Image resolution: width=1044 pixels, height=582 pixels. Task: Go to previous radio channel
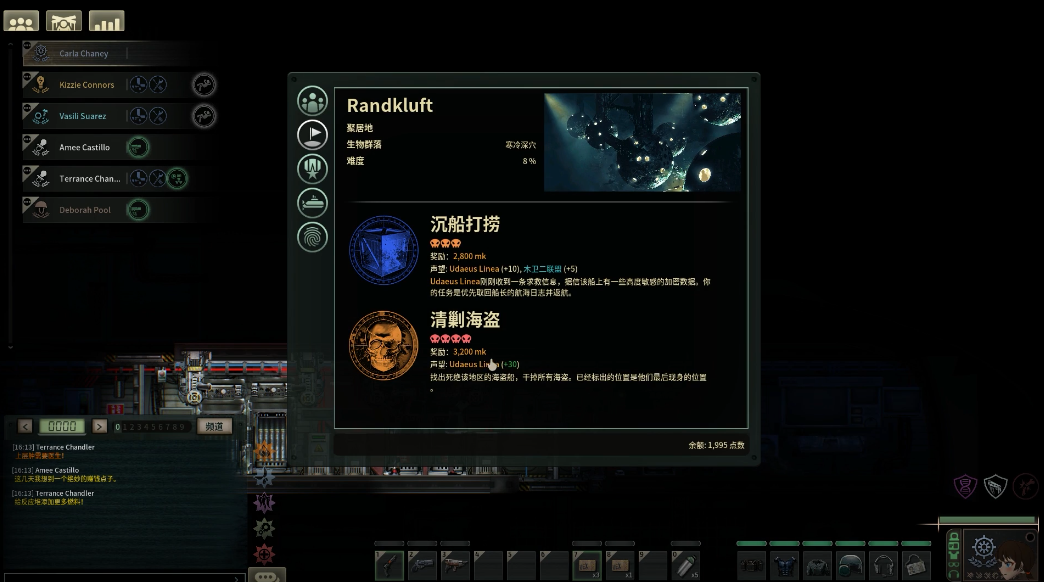[x=25, y=426]
